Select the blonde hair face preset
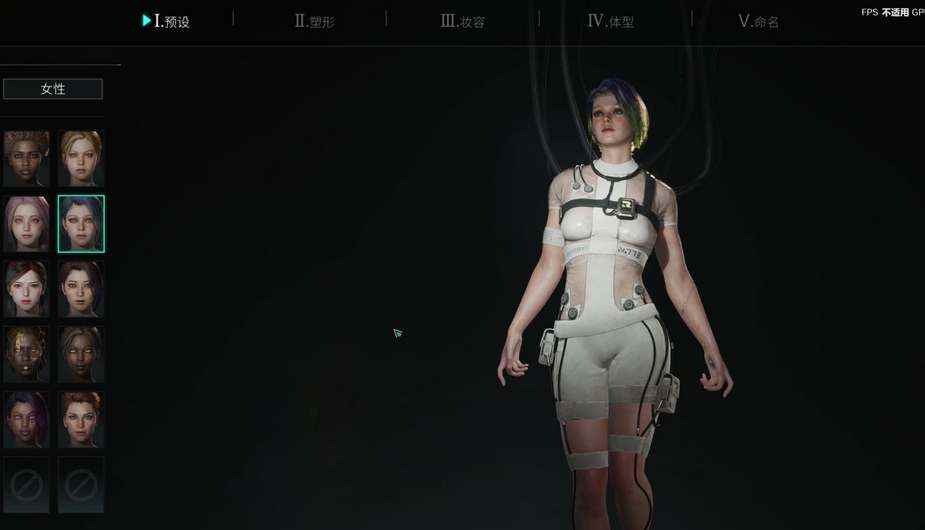The width and height of the screenshot is (925, 530). (x=81, y=158)
